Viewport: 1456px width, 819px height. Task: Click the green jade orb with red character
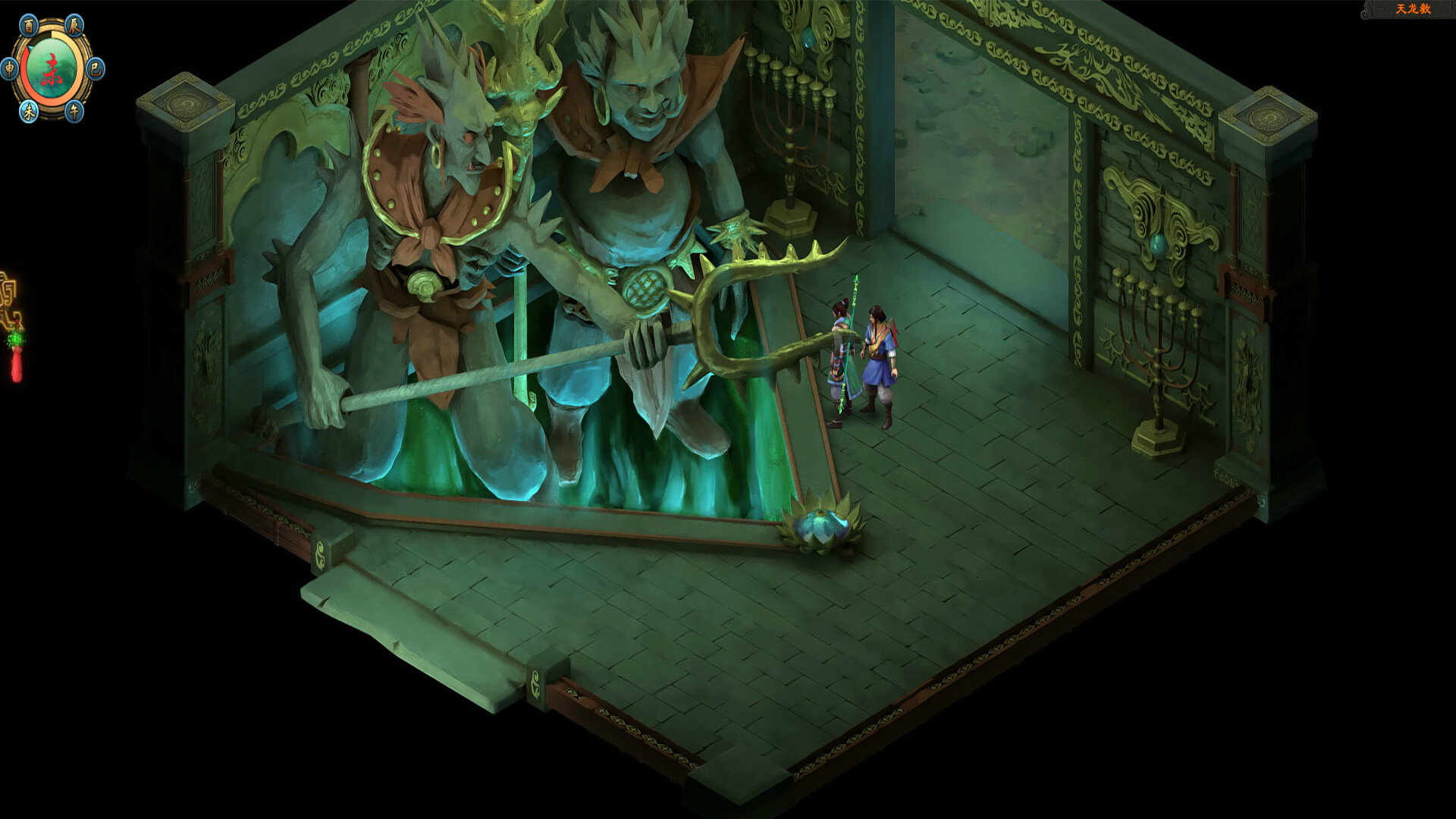point(52,69)
